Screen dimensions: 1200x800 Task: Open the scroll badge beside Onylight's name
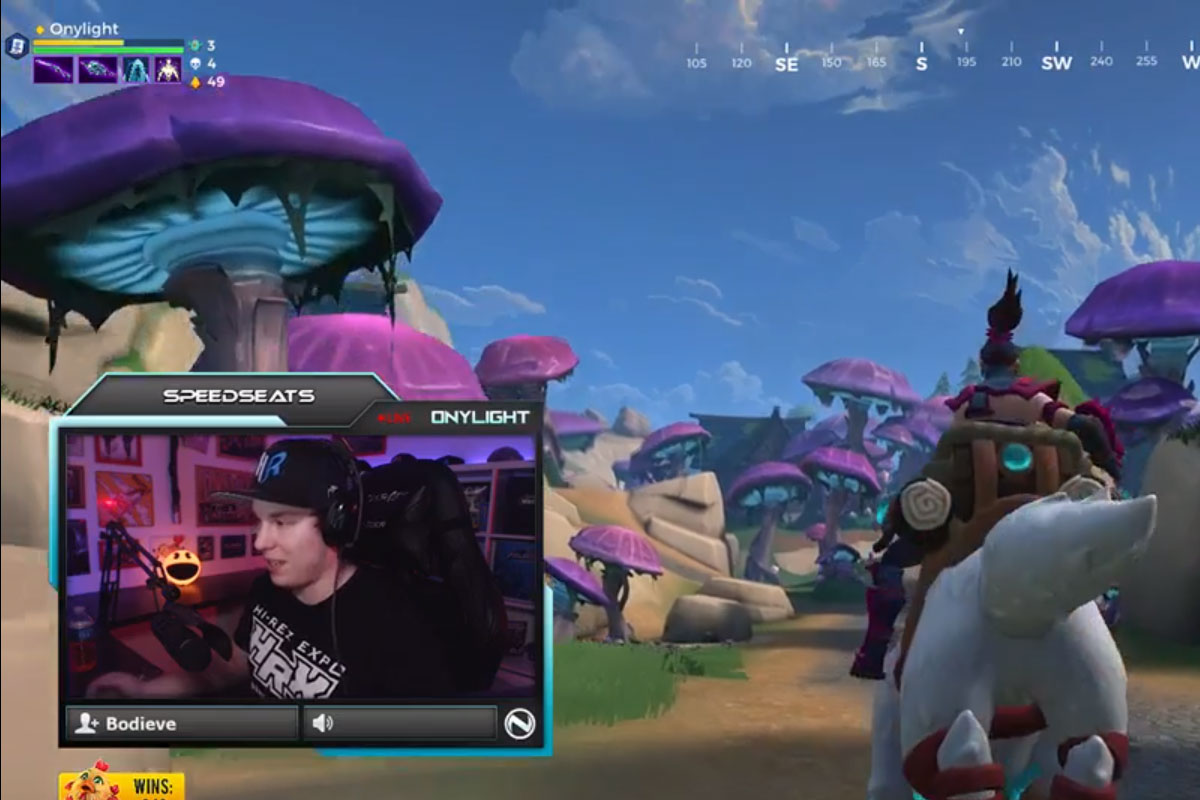[15, 46]
